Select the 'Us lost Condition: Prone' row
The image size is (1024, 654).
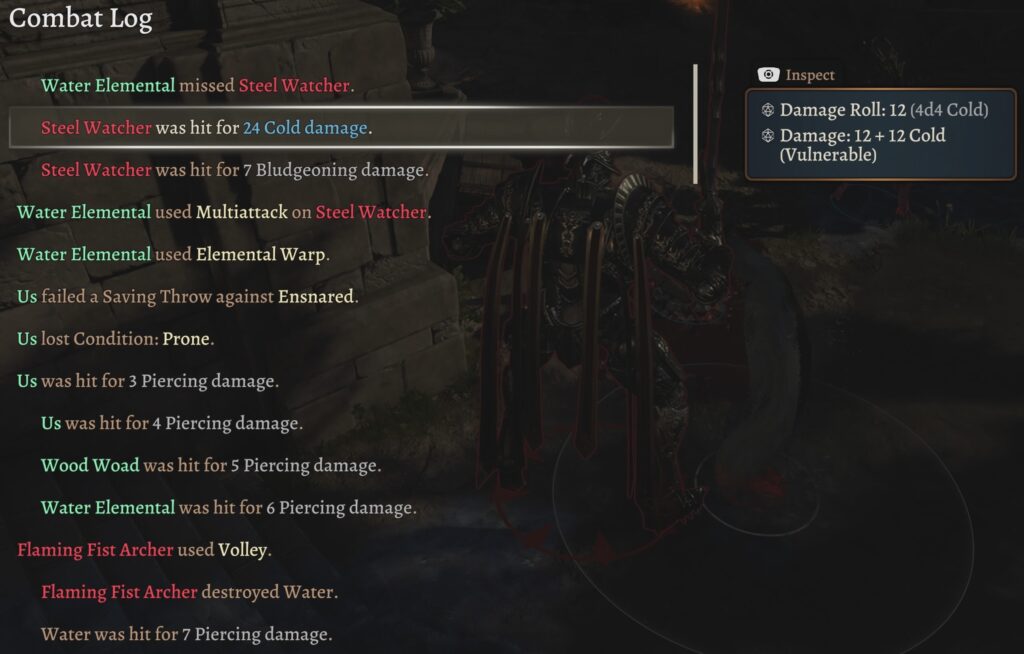pos(116,339)
